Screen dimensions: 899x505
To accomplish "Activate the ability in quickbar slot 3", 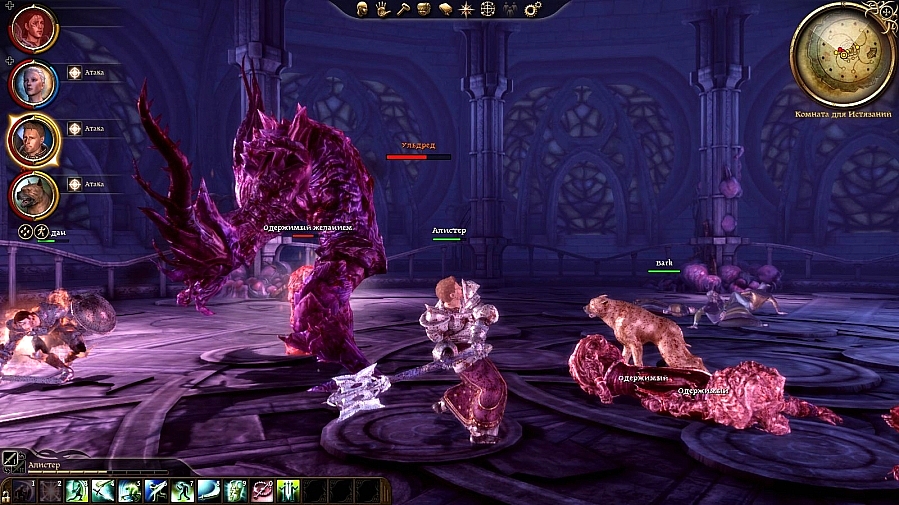I will (x=77, y=490).
